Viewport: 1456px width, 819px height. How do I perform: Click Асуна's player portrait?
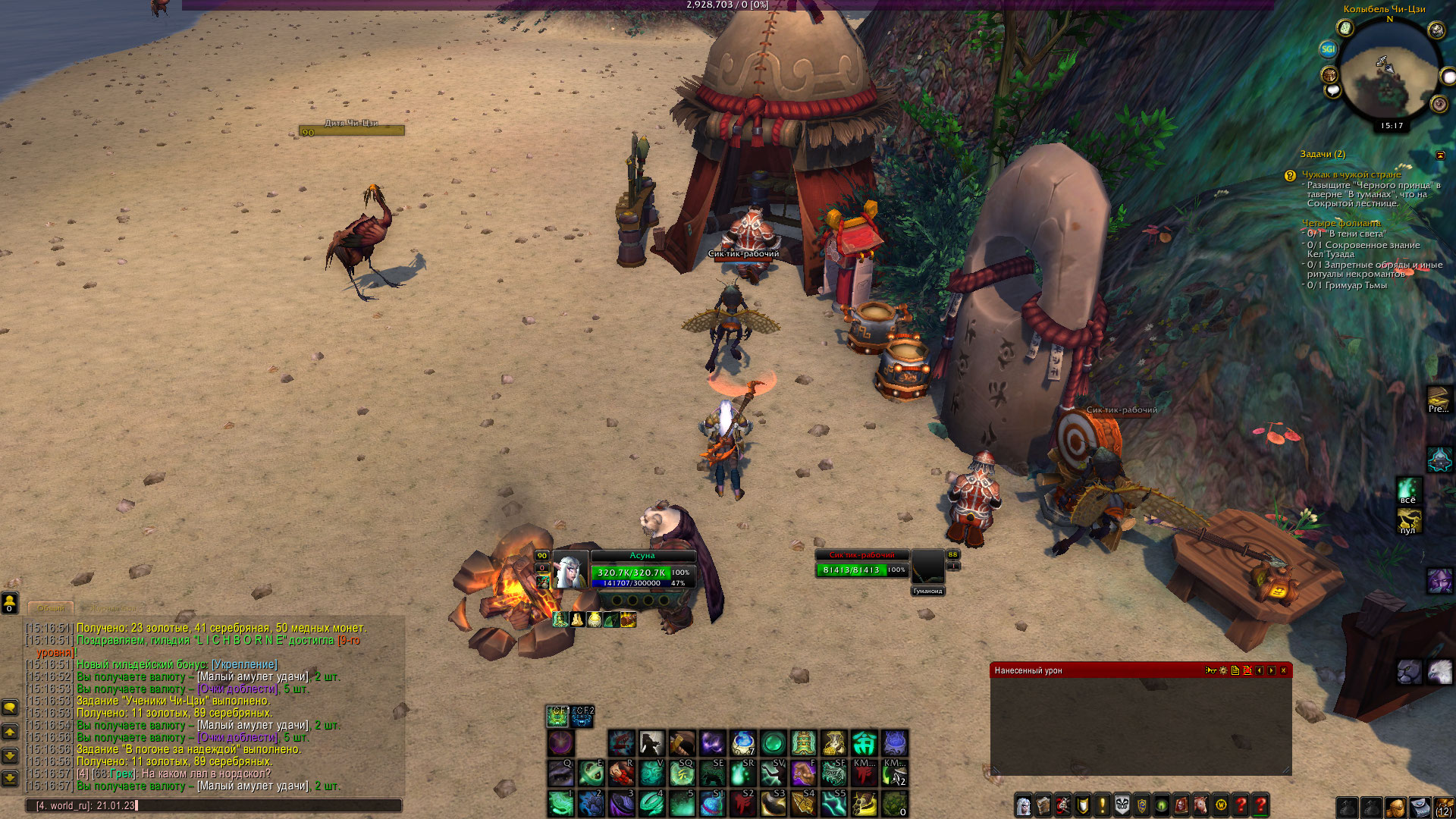570,572
